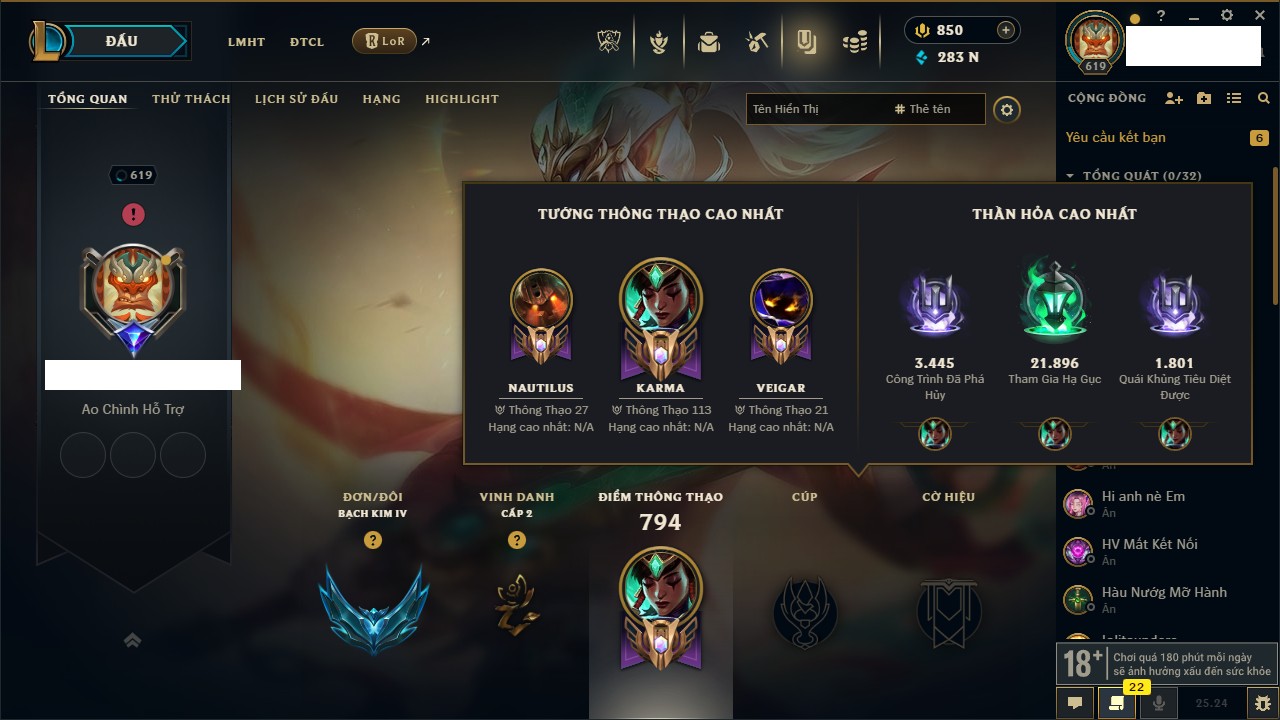
Task: Open the LMHT home section
Action: [x=246, y=42]
